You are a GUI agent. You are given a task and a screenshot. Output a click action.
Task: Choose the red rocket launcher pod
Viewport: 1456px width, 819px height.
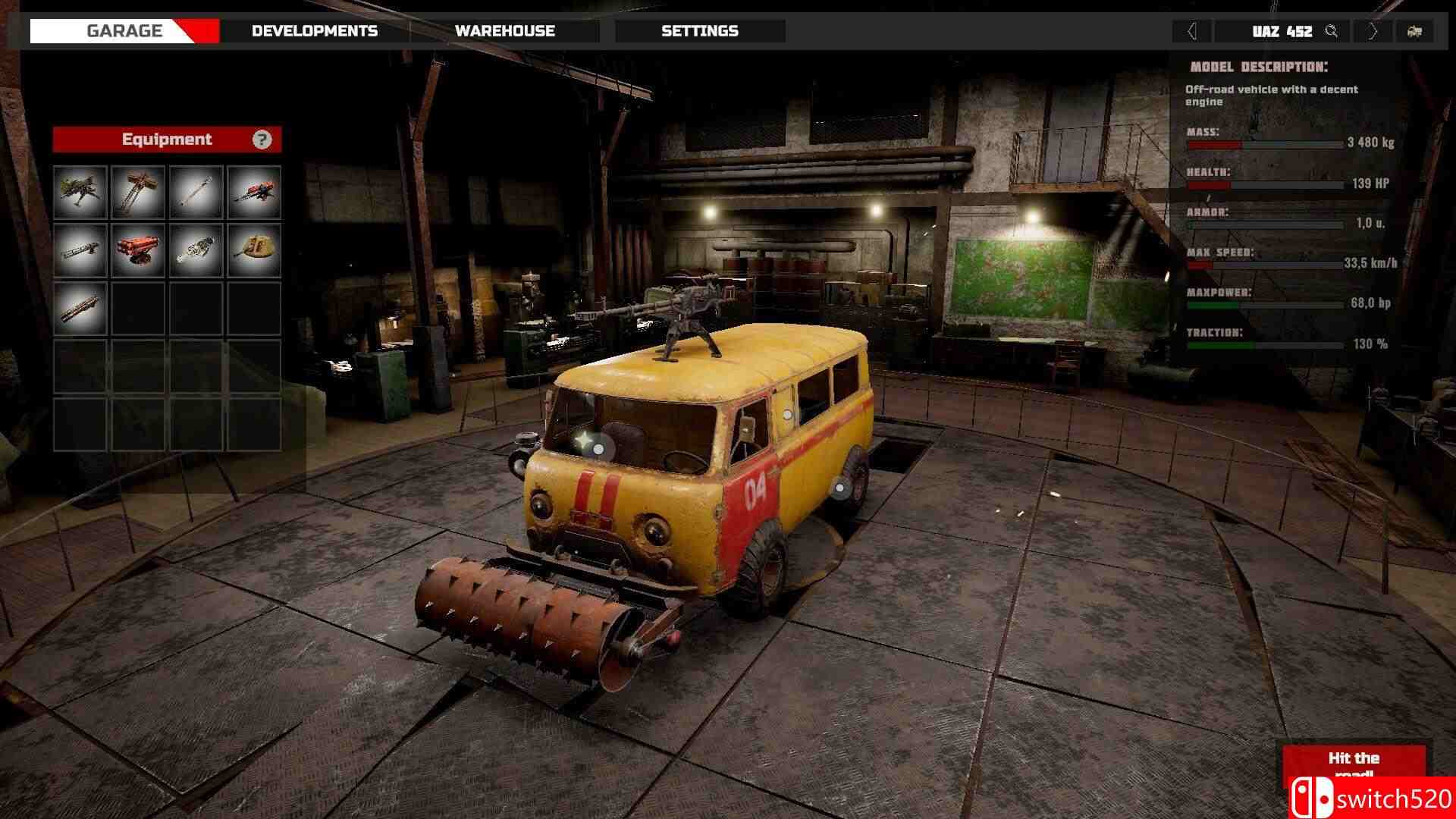tap(138, 250)
